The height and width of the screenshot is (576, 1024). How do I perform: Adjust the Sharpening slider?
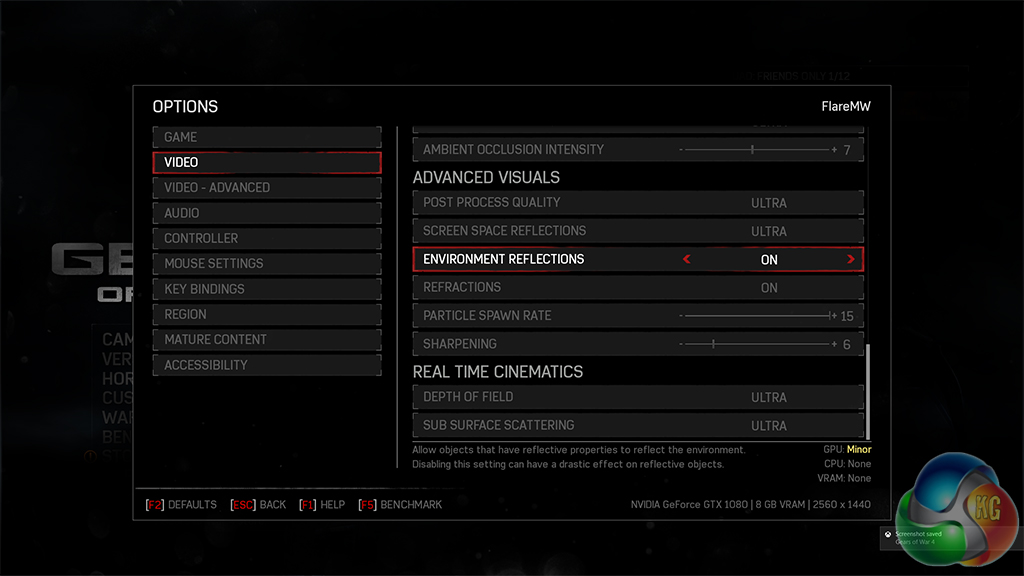(757, 344)
